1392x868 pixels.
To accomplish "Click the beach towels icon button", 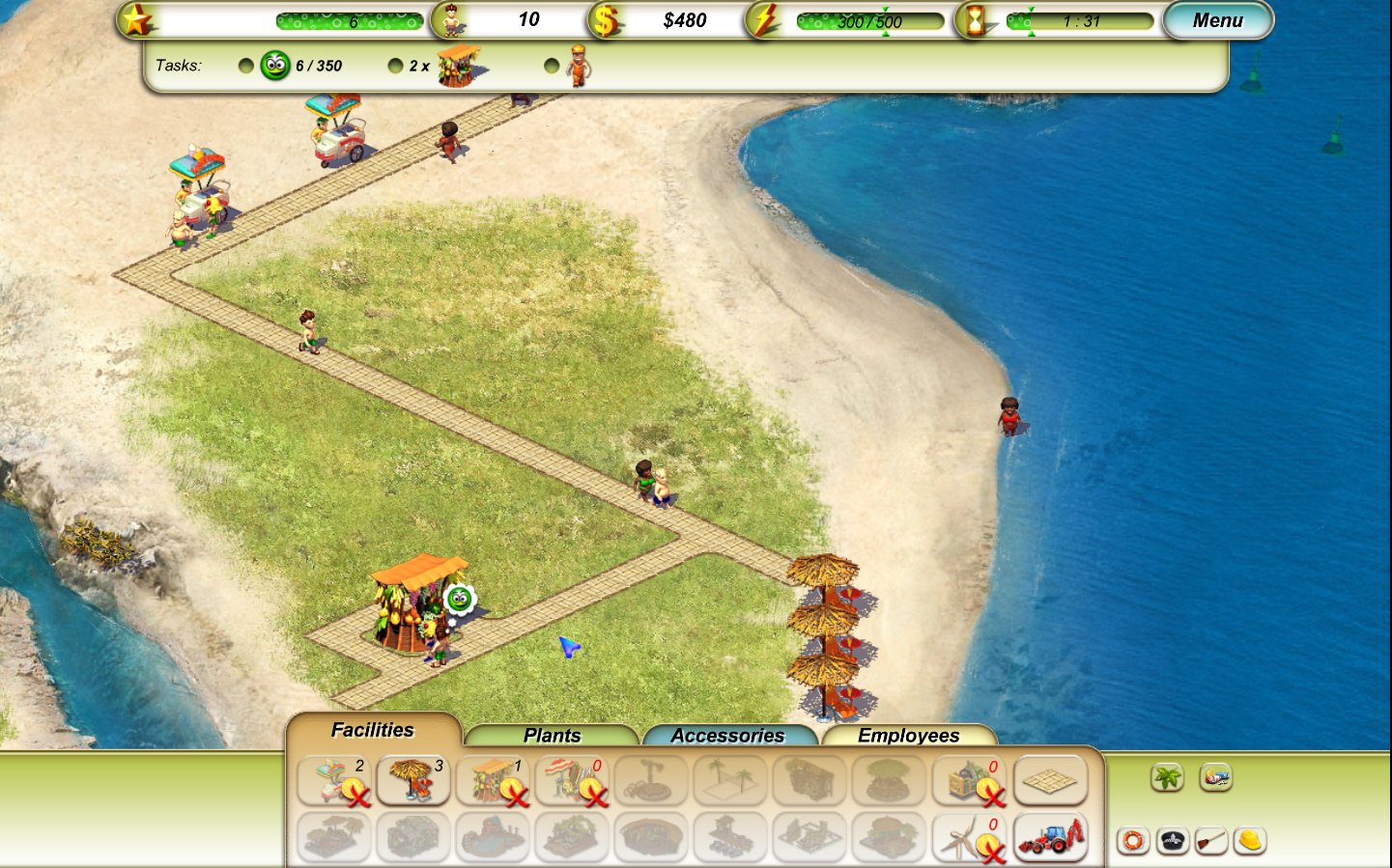I will coord(1215,776).
